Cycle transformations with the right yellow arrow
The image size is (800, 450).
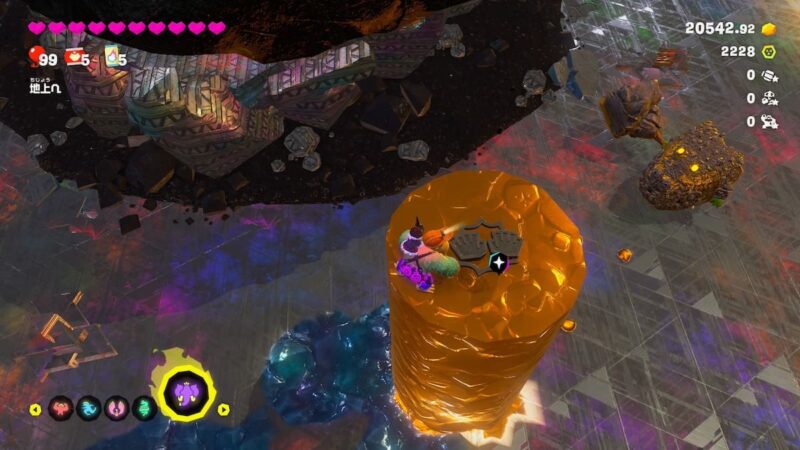click(x=224, y=409)
